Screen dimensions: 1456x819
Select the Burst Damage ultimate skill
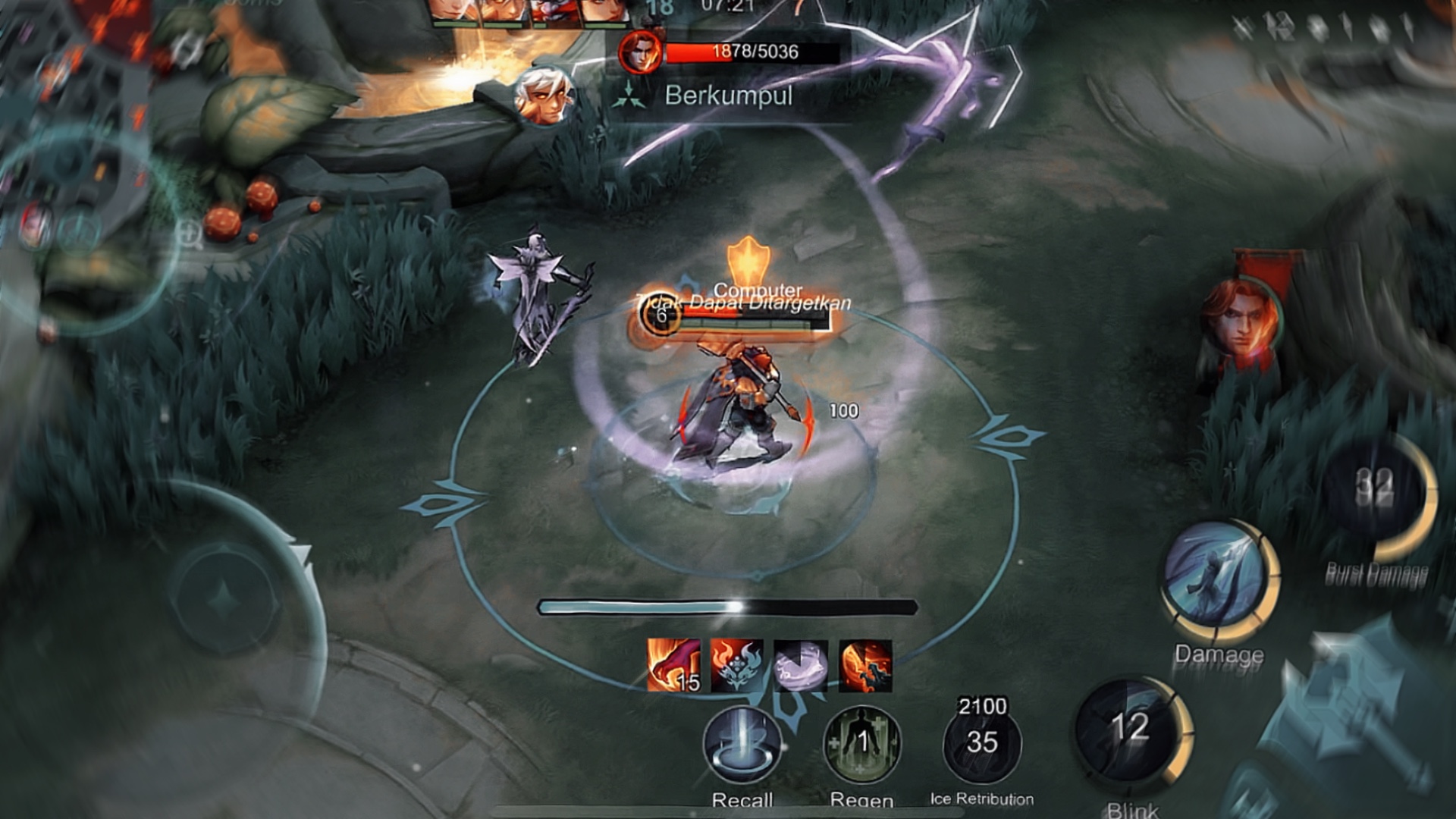click(x=1376, y=494)
